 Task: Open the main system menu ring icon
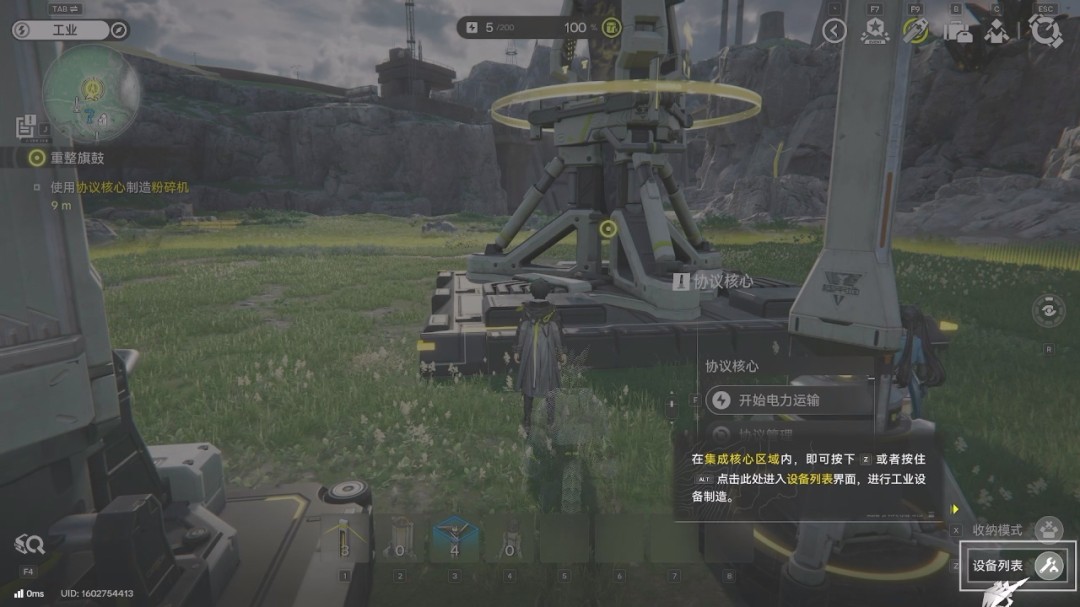point(1045,31)
